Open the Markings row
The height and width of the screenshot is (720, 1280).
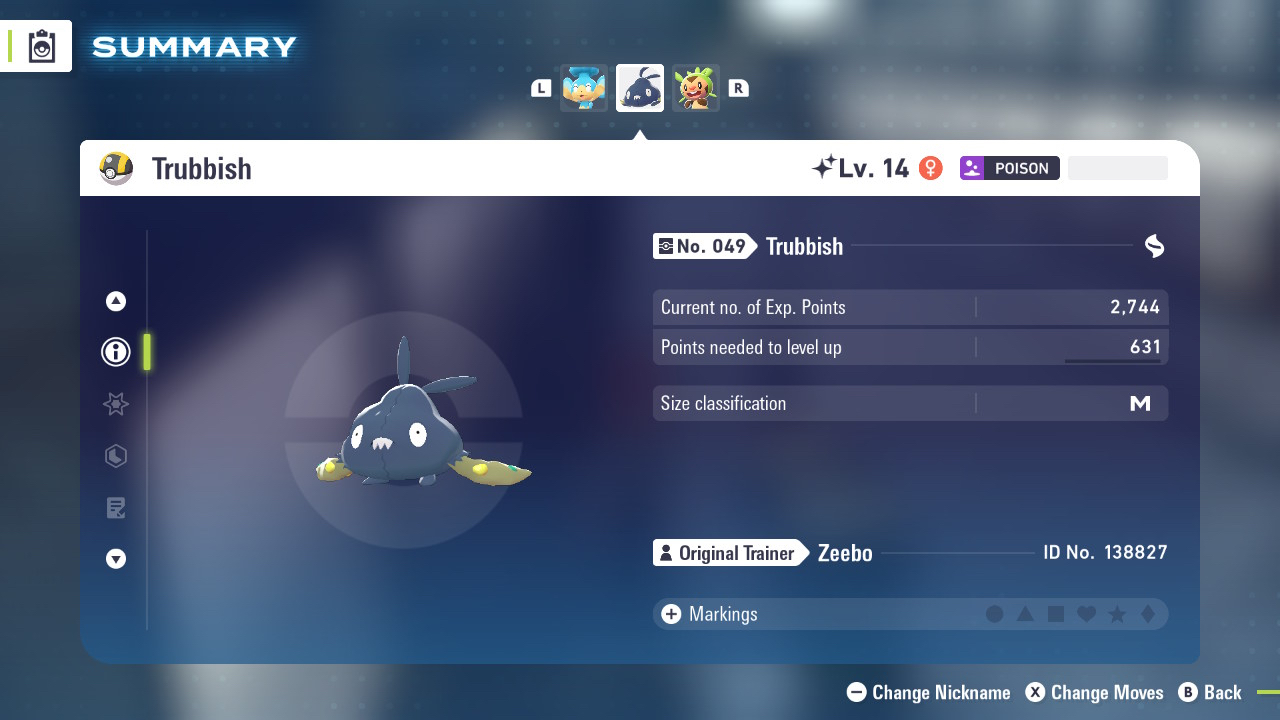click(x=723, y=614)
